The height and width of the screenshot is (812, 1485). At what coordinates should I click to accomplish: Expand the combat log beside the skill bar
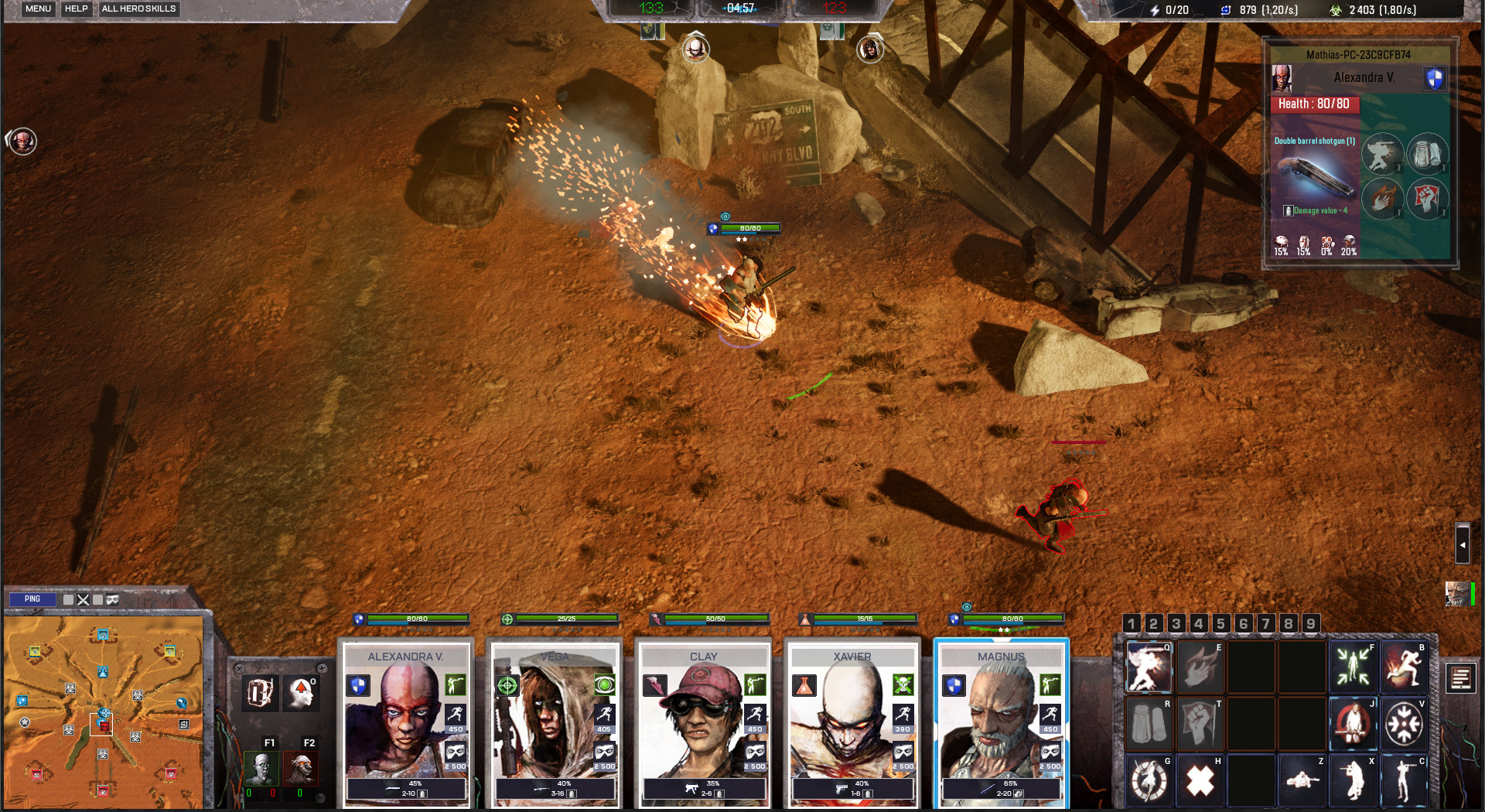(1461, 679)
